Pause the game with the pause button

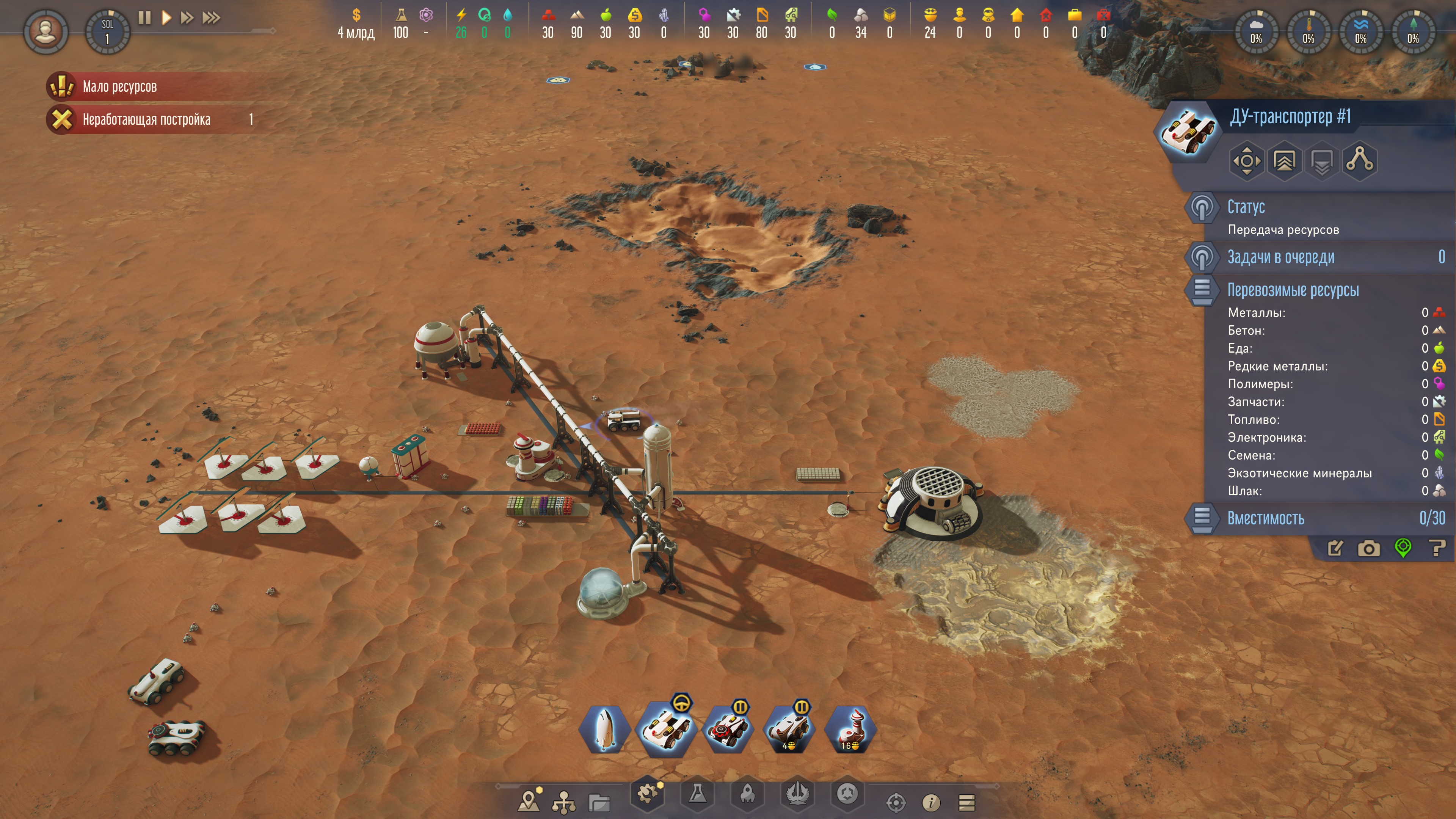point(144,18)
